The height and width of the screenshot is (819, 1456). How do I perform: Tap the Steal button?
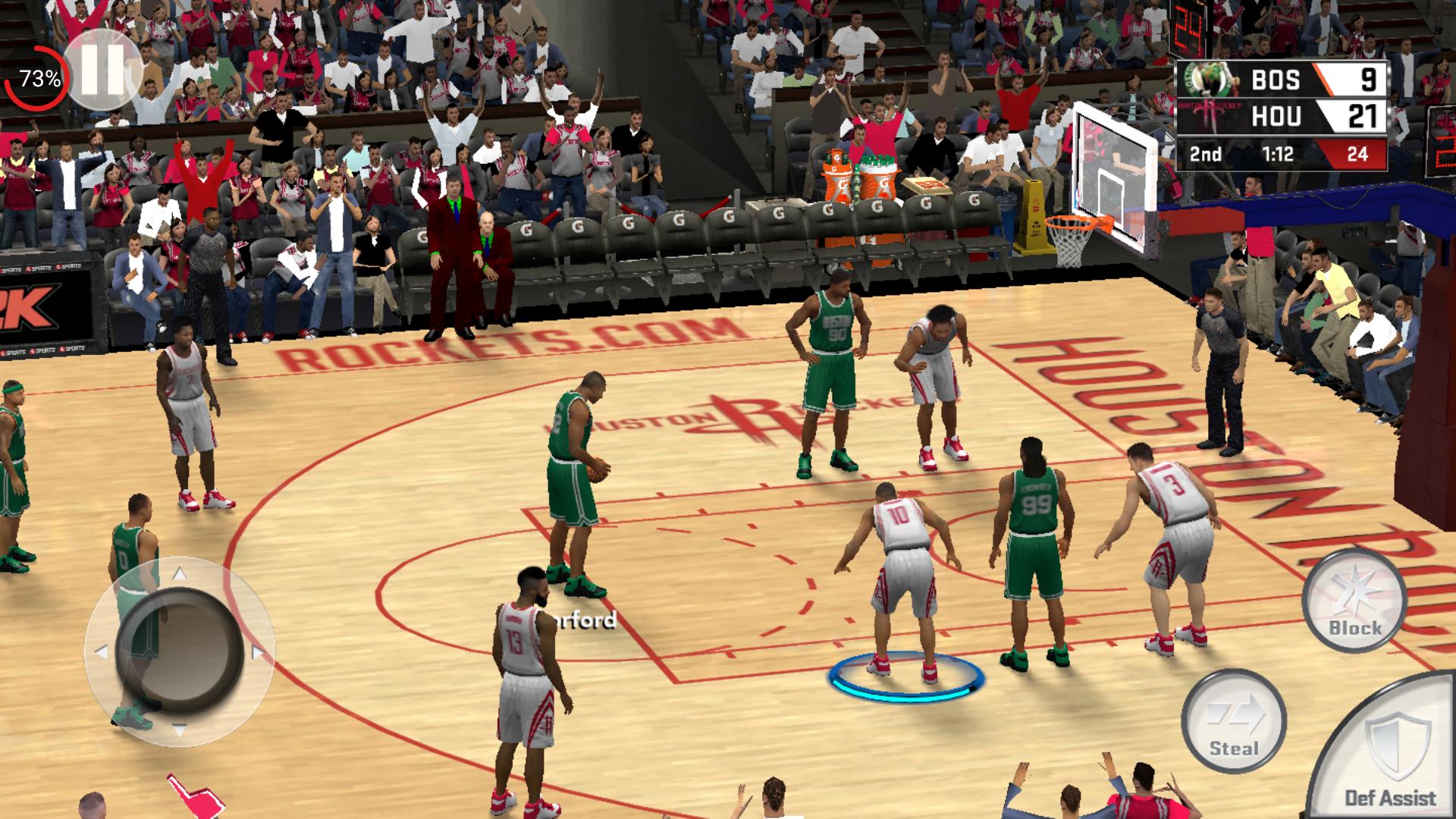(x=1233, y=721)
